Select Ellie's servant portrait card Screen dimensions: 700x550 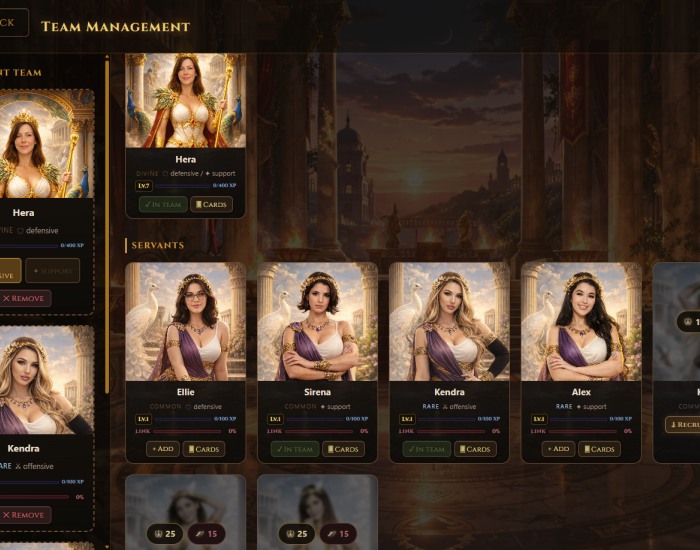click(185, 321)
